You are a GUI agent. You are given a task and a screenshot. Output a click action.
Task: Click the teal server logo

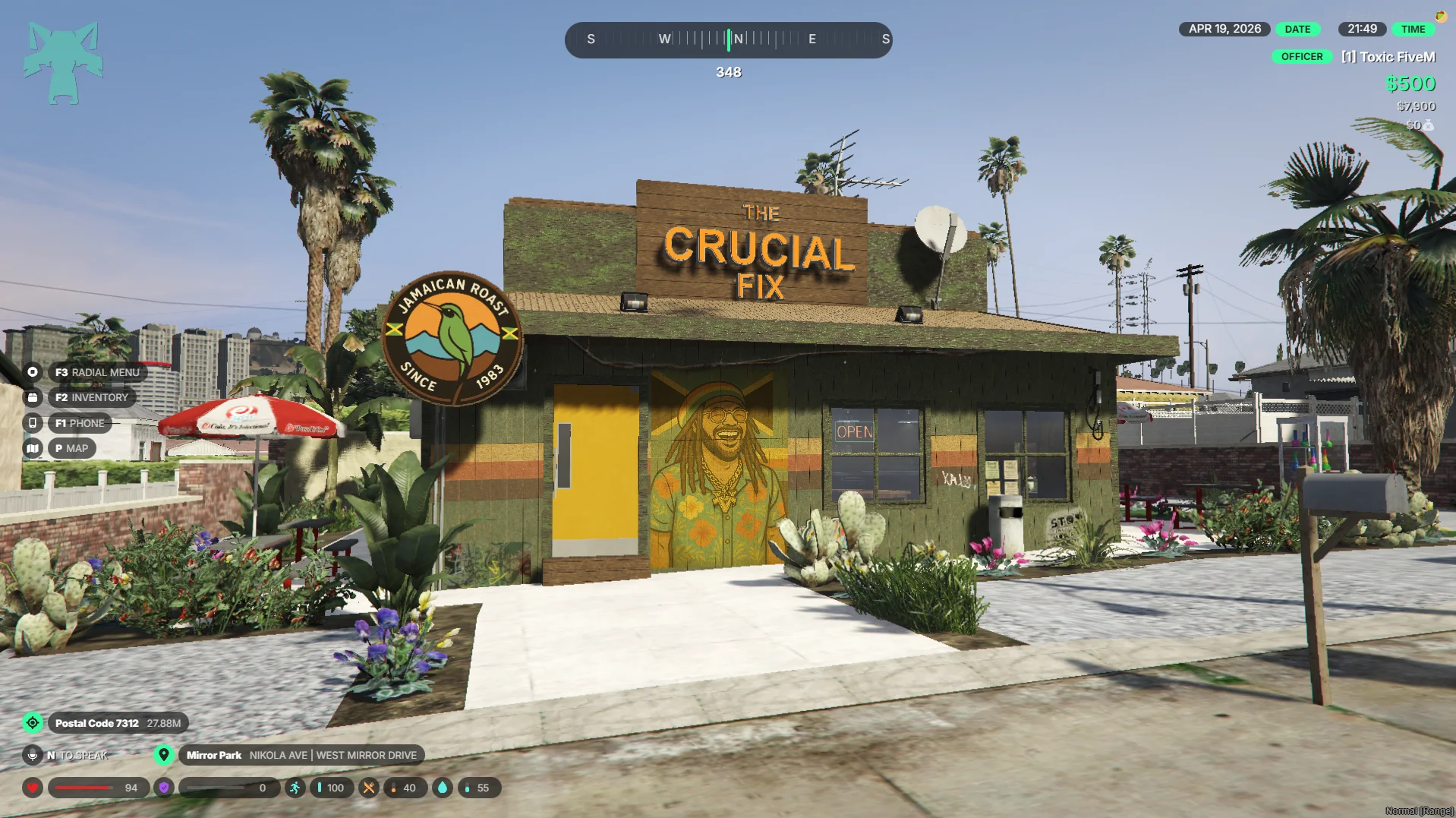63,63
